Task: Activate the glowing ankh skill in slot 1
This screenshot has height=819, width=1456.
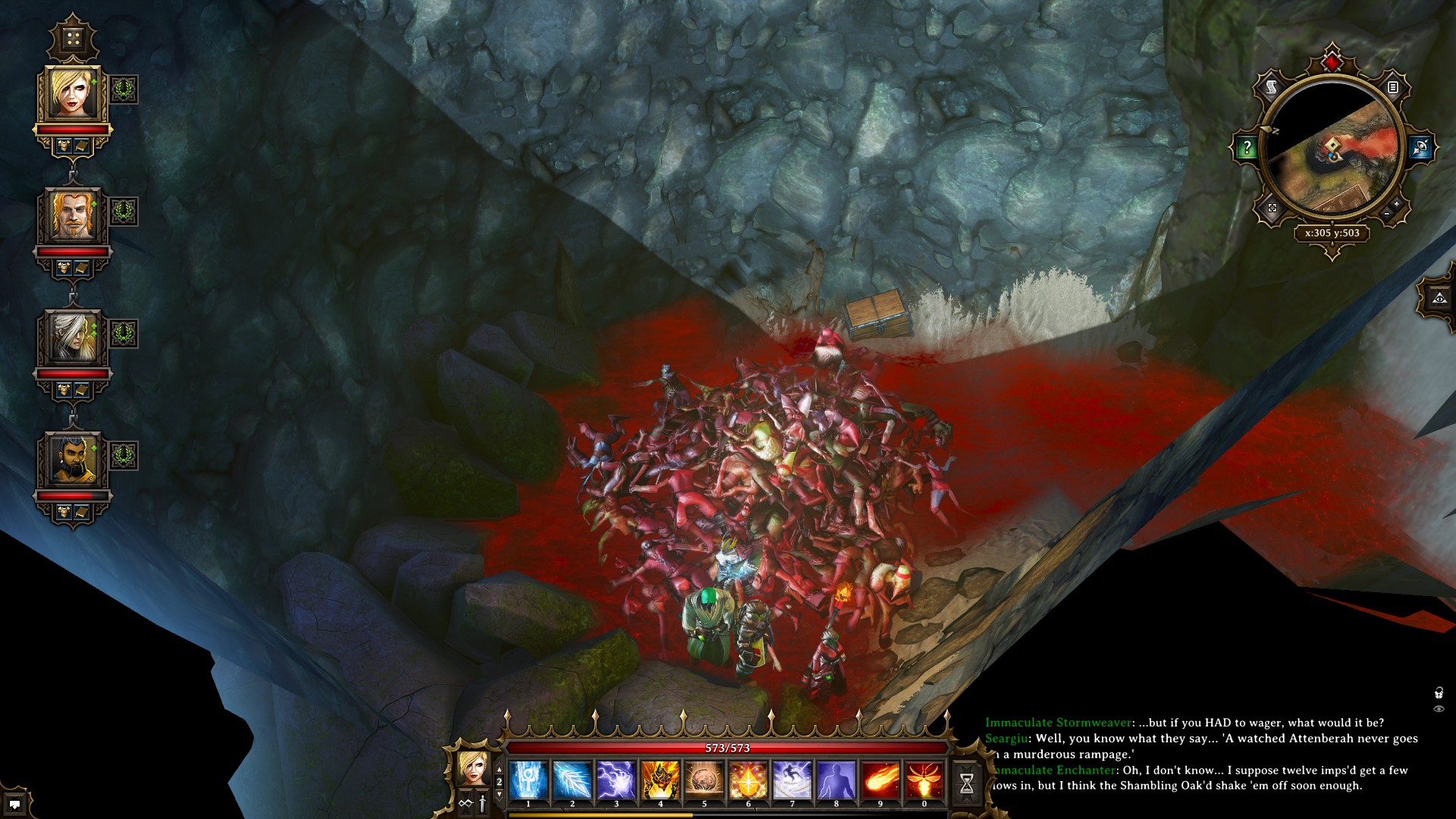Action: [x=528, y=780]
